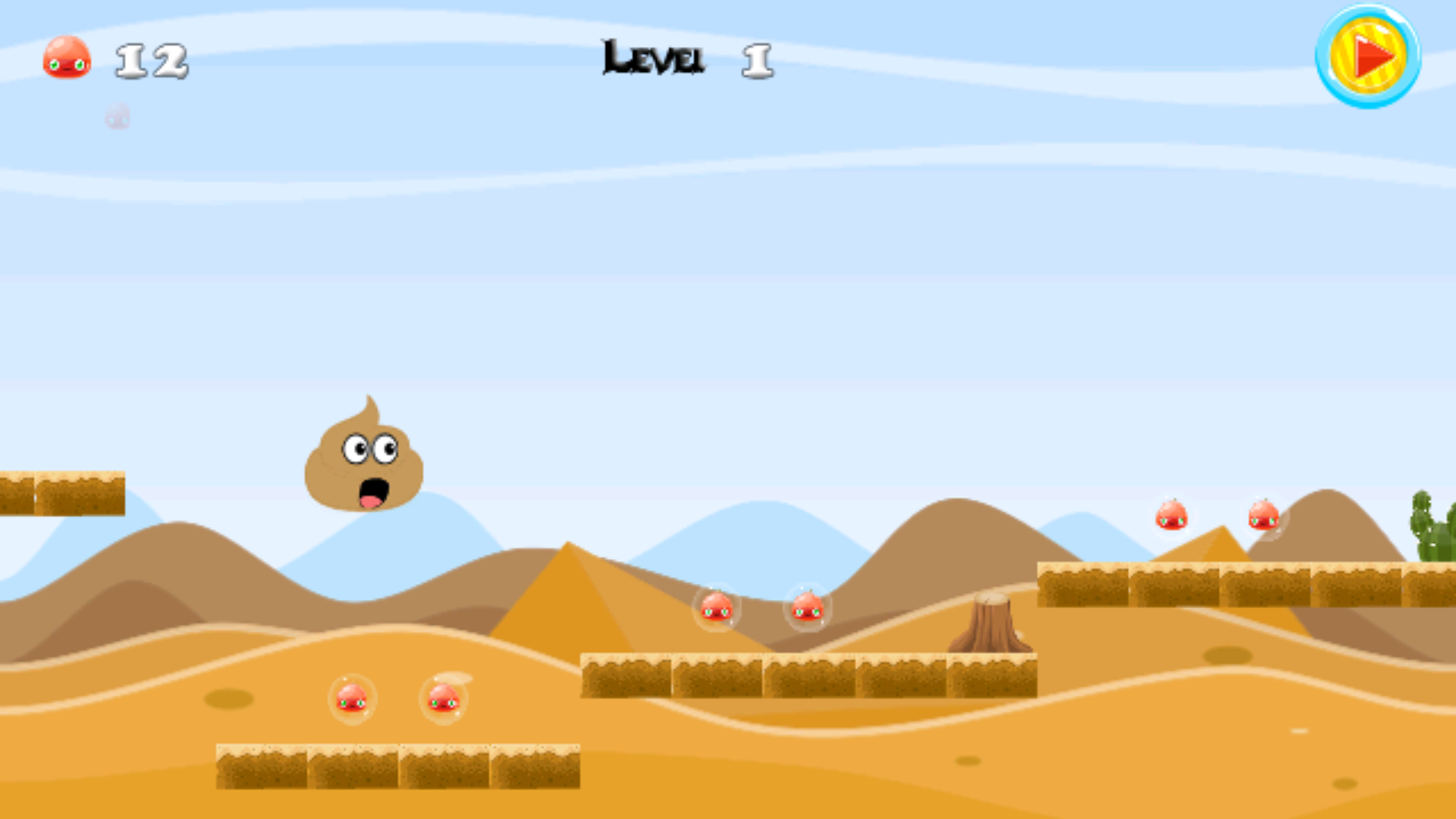1456x819 pixels.
Task: Select the red jelly score icon
Action: point(67,59)
